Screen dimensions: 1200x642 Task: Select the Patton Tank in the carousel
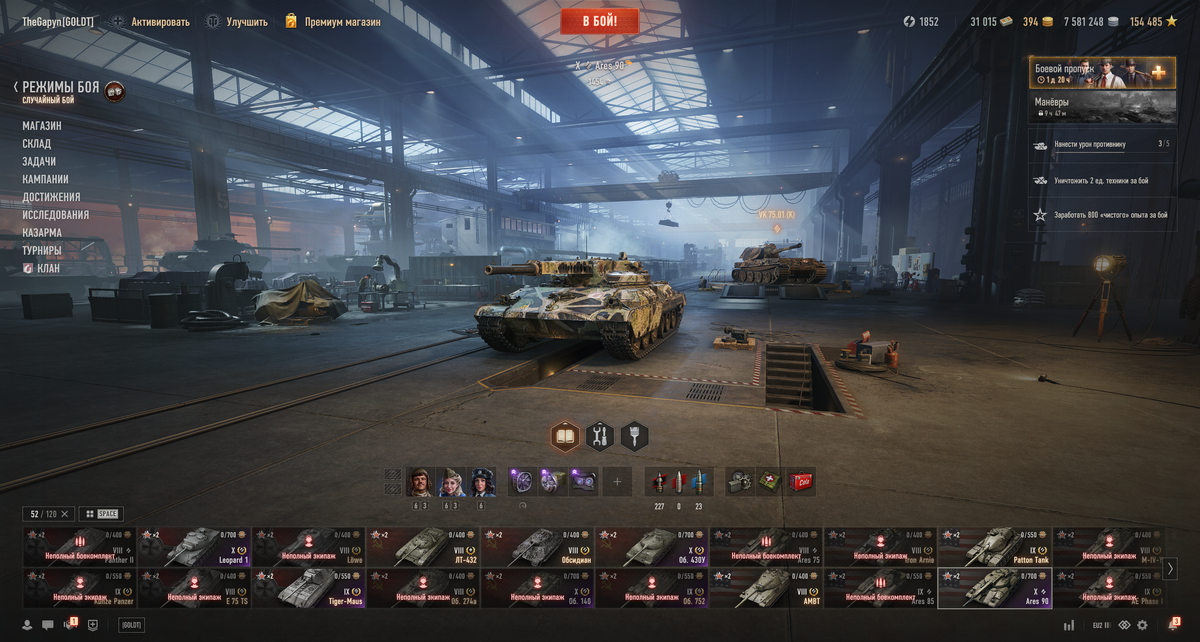pyautogui.click(x=994, y=546)
